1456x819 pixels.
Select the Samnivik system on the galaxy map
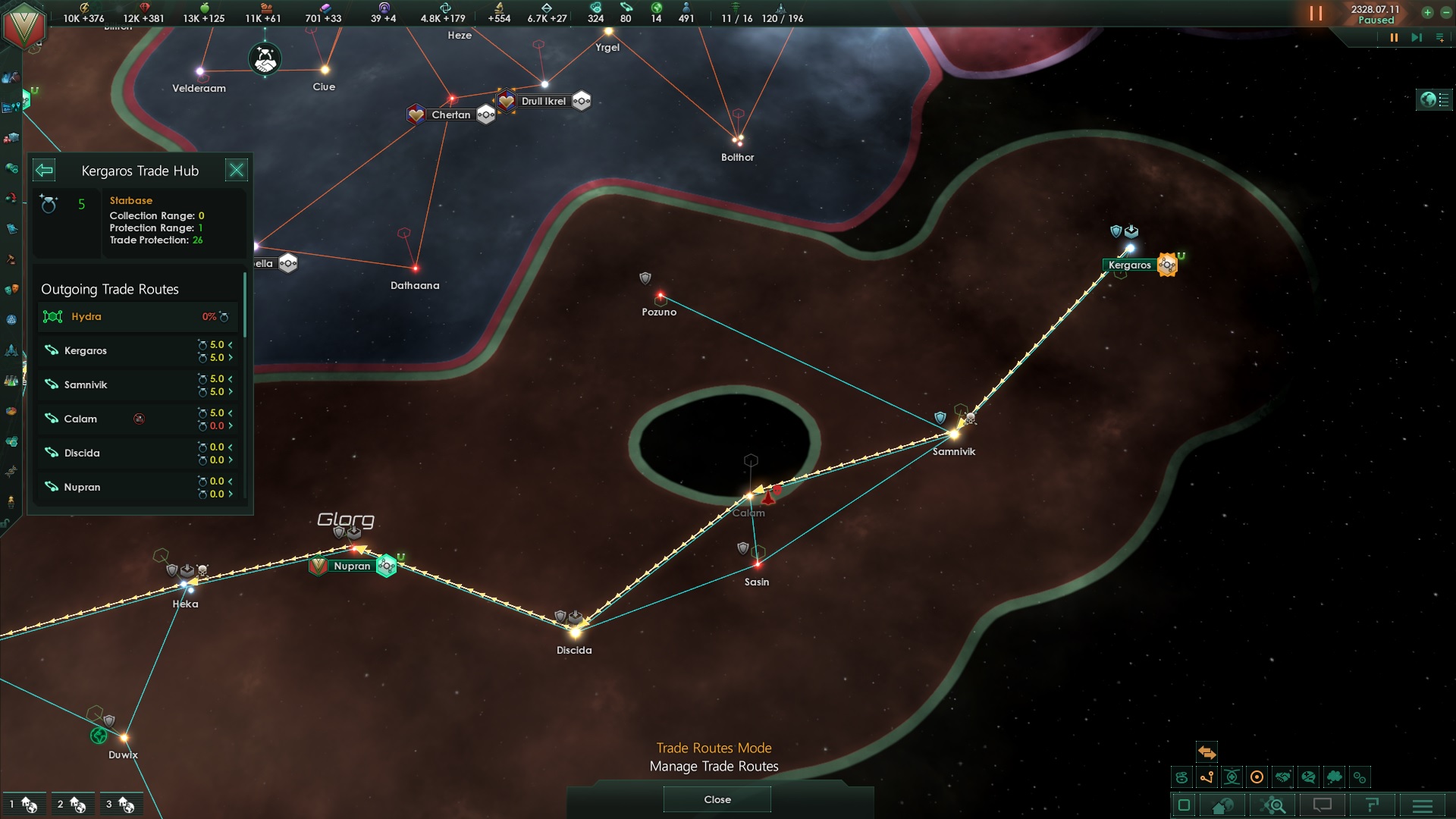(954, 434)
